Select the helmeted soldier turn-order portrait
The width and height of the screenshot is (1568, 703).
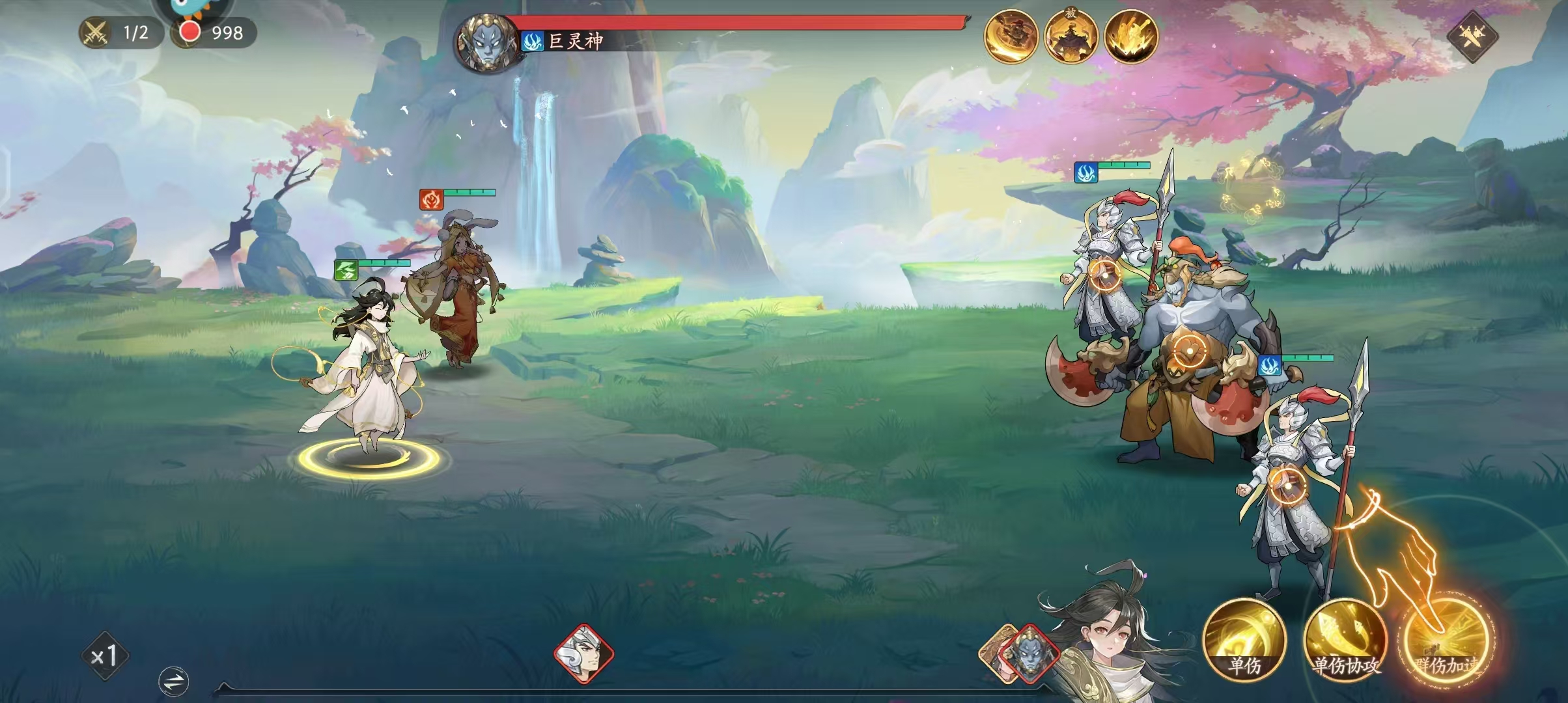tap(583, 653)
